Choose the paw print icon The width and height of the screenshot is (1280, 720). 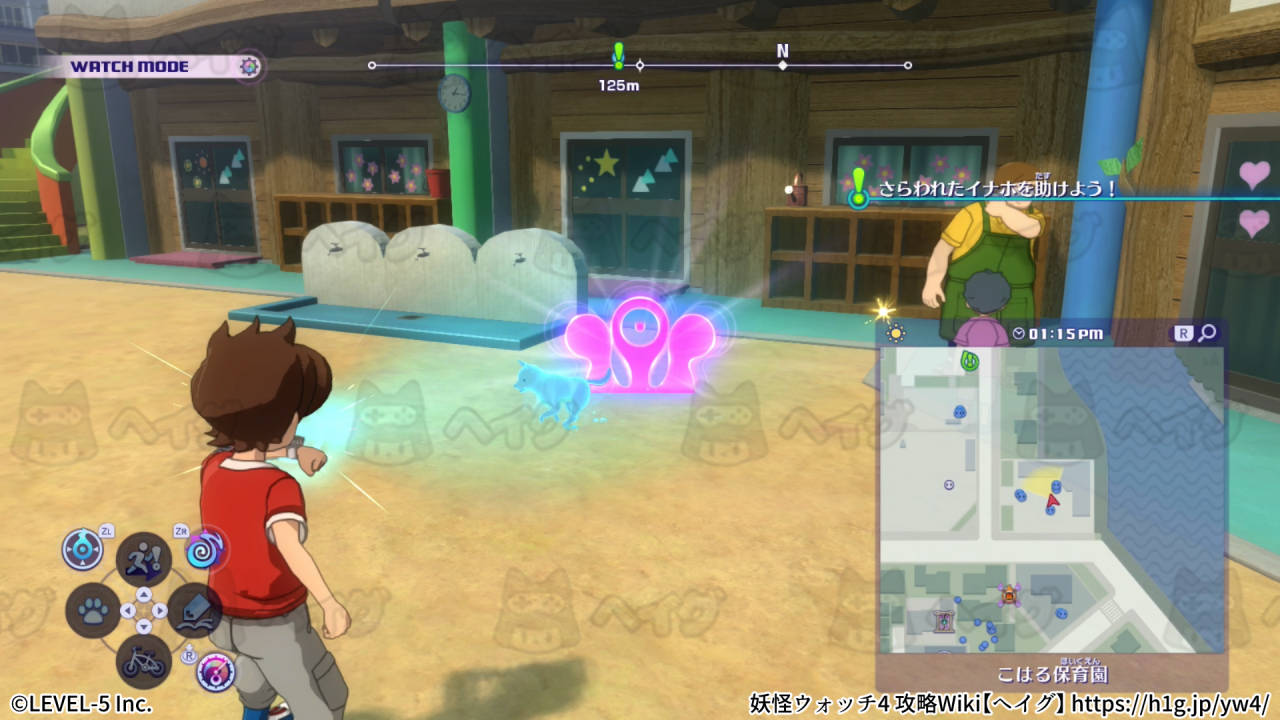pos(93,611)
